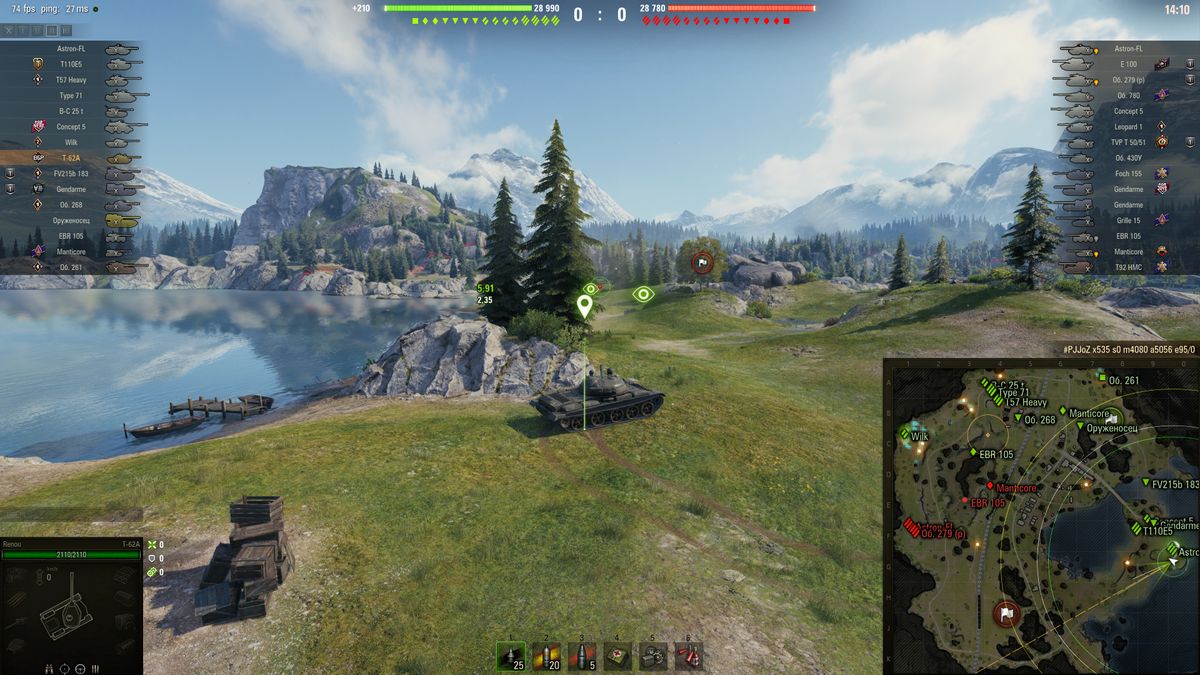Switch to the shell type with 20 rounds
Image resolution: width=1200 pixels, height=675 pixels.
pos(547,656)
